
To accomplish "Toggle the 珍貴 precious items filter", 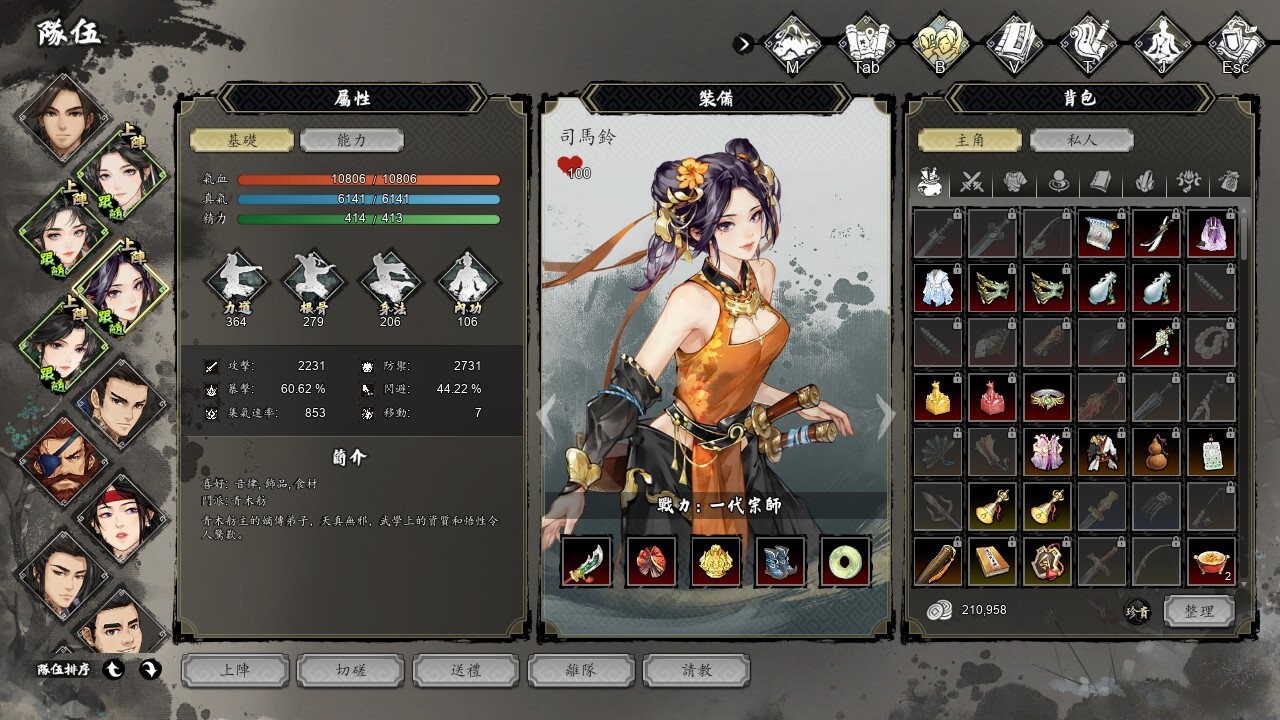I will pos(1138,612).
